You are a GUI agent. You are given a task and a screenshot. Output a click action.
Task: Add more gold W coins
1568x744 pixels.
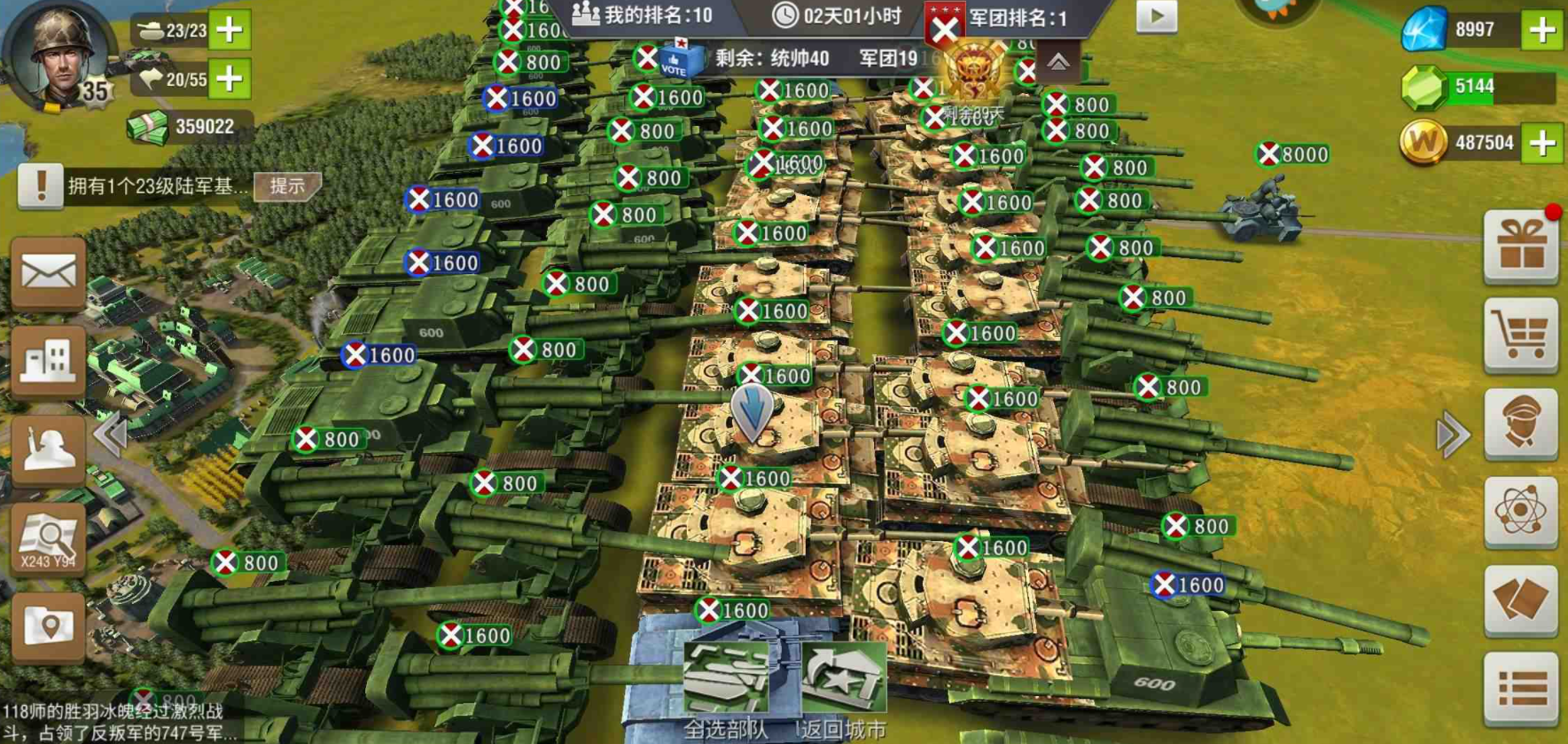(x=1542, y=143)
